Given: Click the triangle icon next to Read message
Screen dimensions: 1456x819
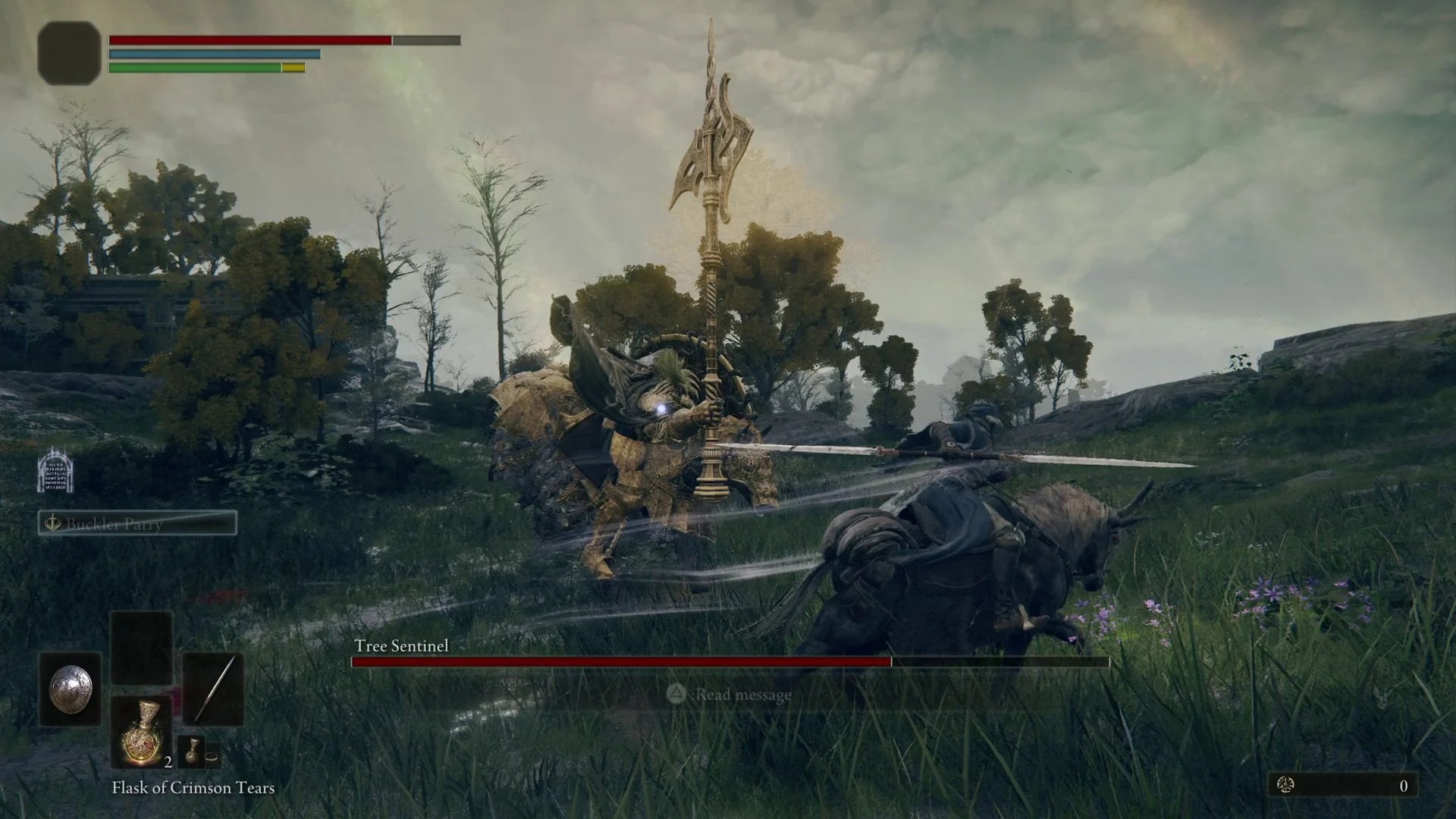Looking at the screenshot, I should click(676, 695).
